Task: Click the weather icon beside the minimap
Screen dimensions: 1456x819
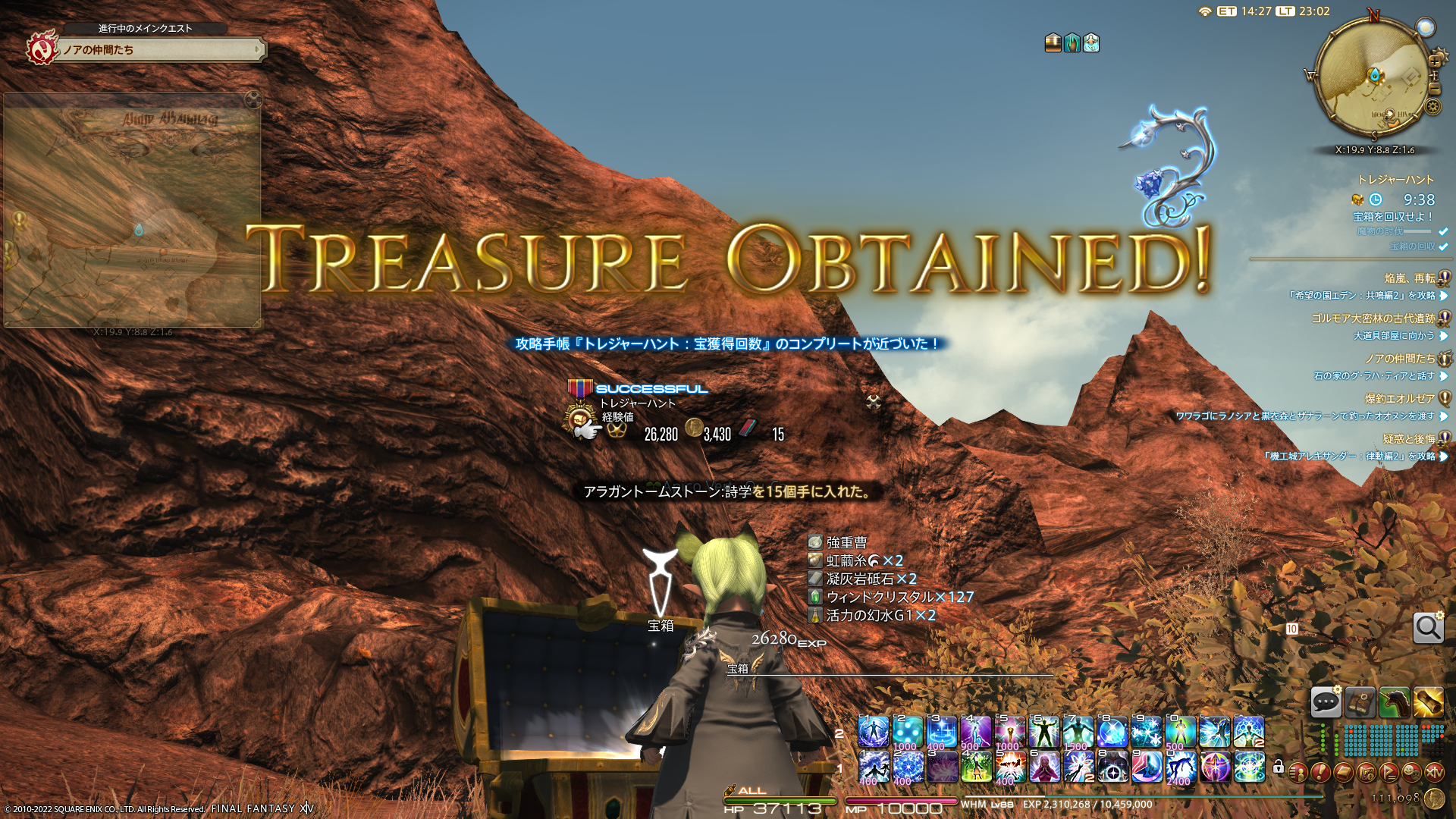Action: (x=1426, y=27)
